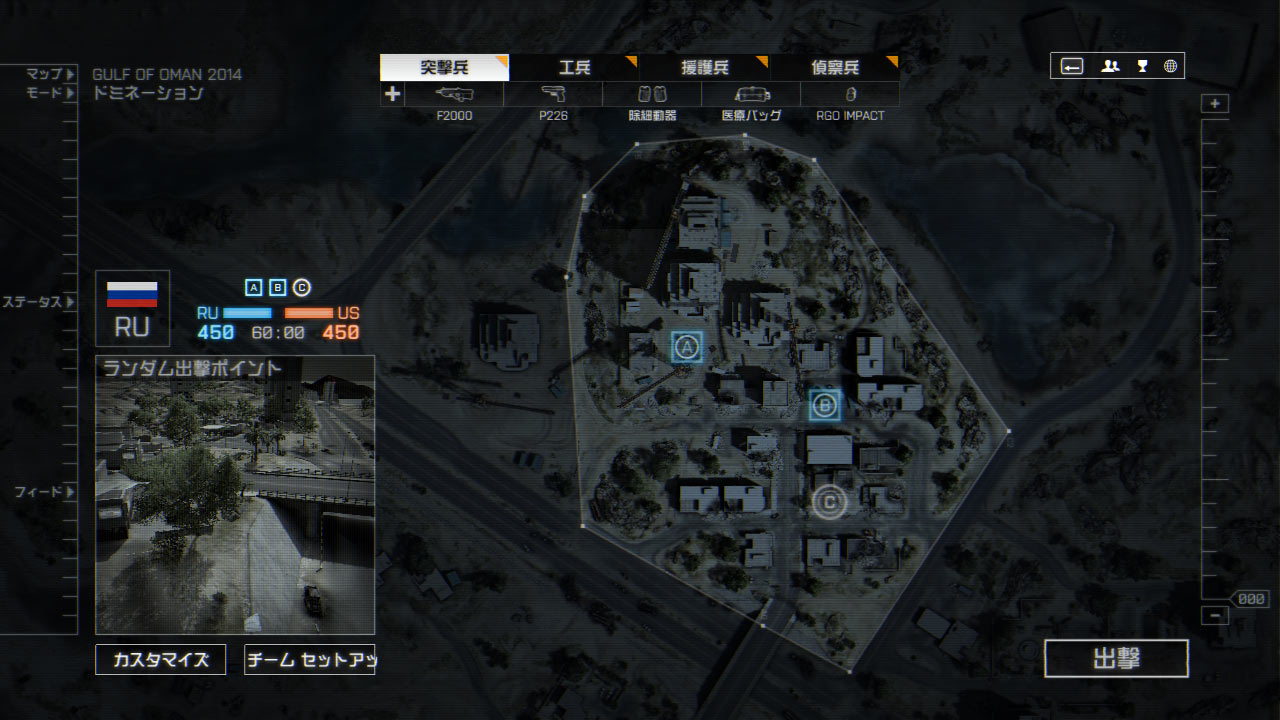Choose the 除細動器 gadget slot
This screenshot has width=1280, height=720.
[652, 95]
